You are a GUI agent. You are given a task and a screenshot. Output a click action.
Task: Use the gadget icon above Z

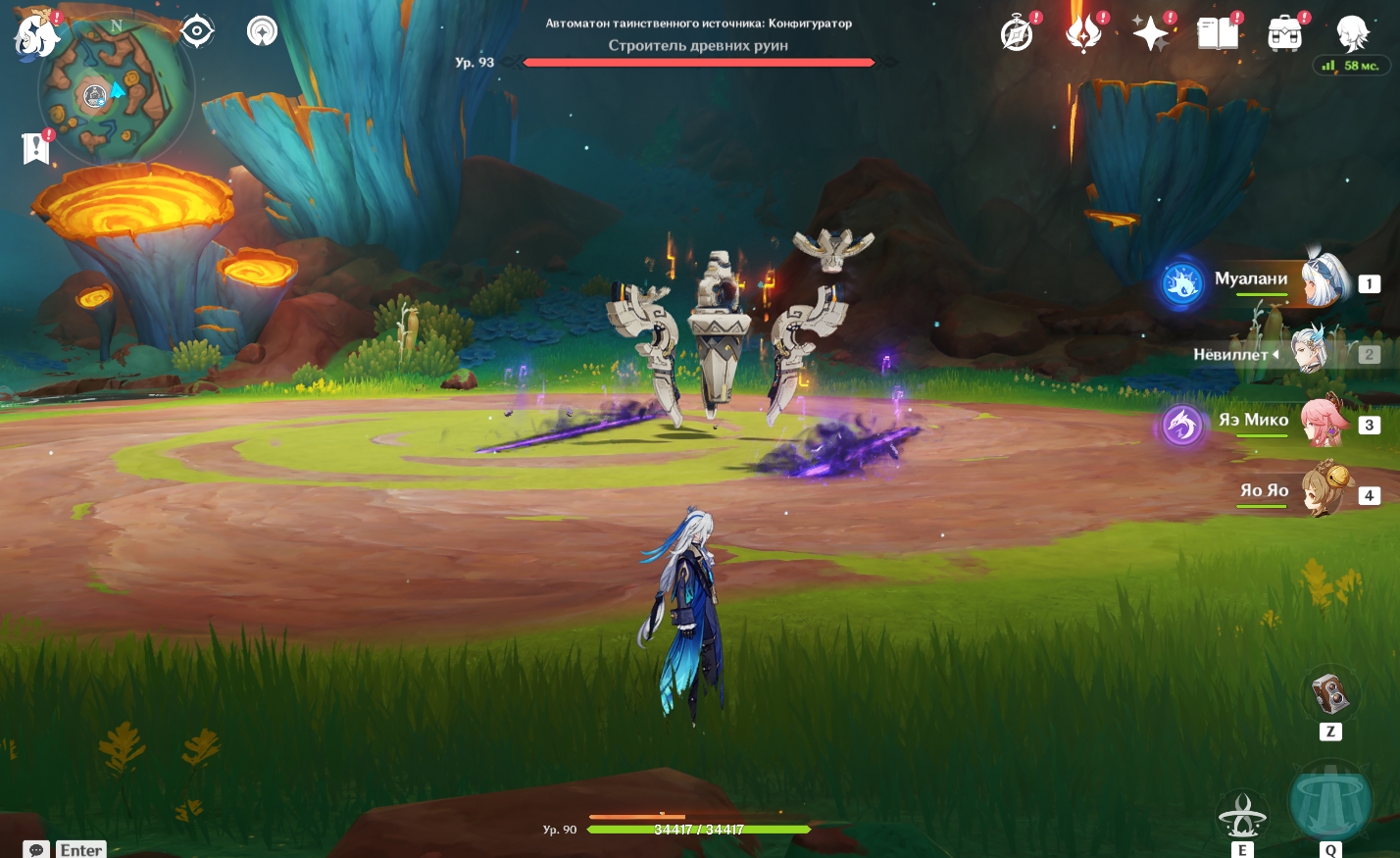click(1330, 695)
